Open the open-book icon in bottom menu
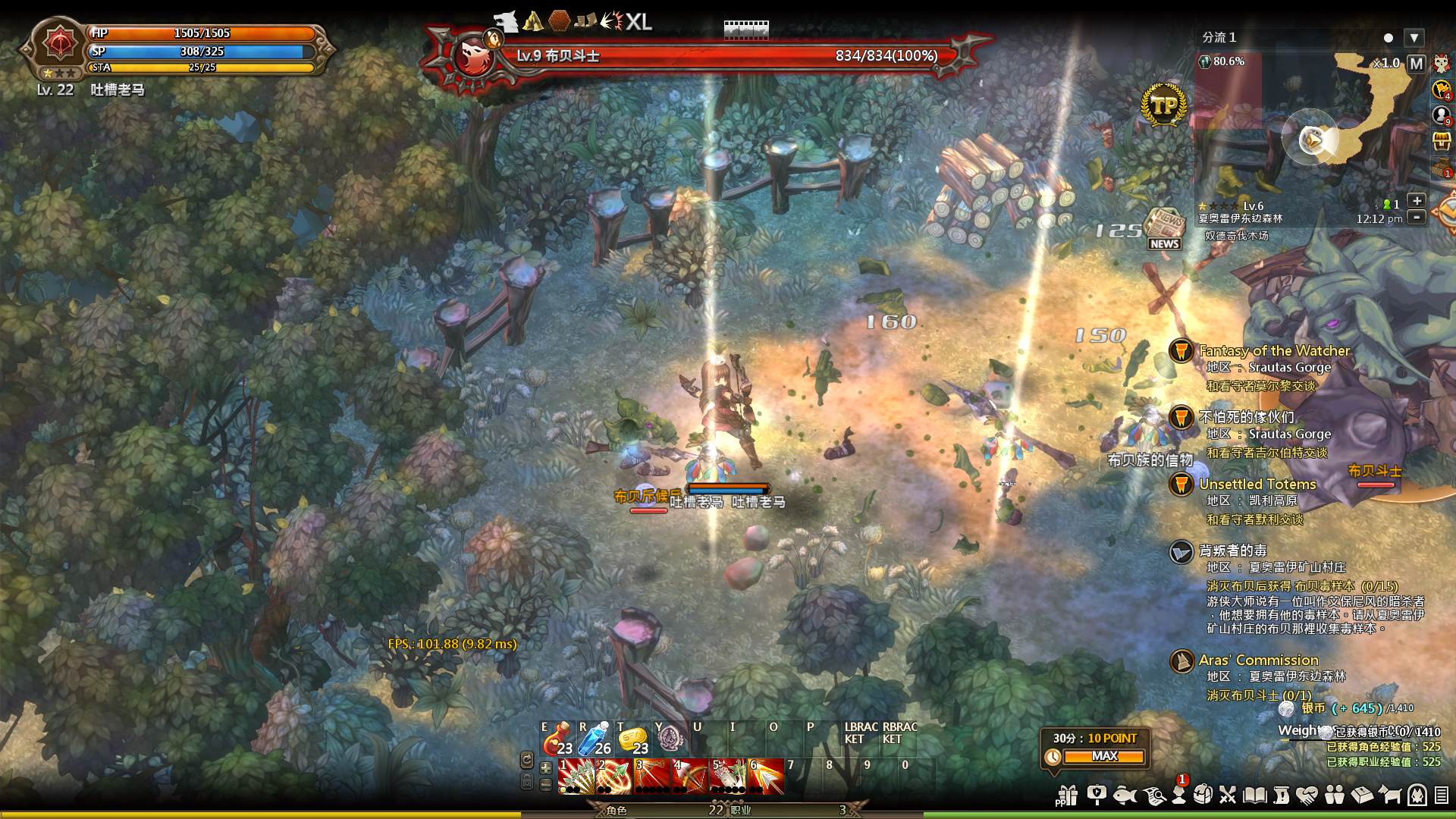This screenshot has width=1456, height=819. (1255, 795)
